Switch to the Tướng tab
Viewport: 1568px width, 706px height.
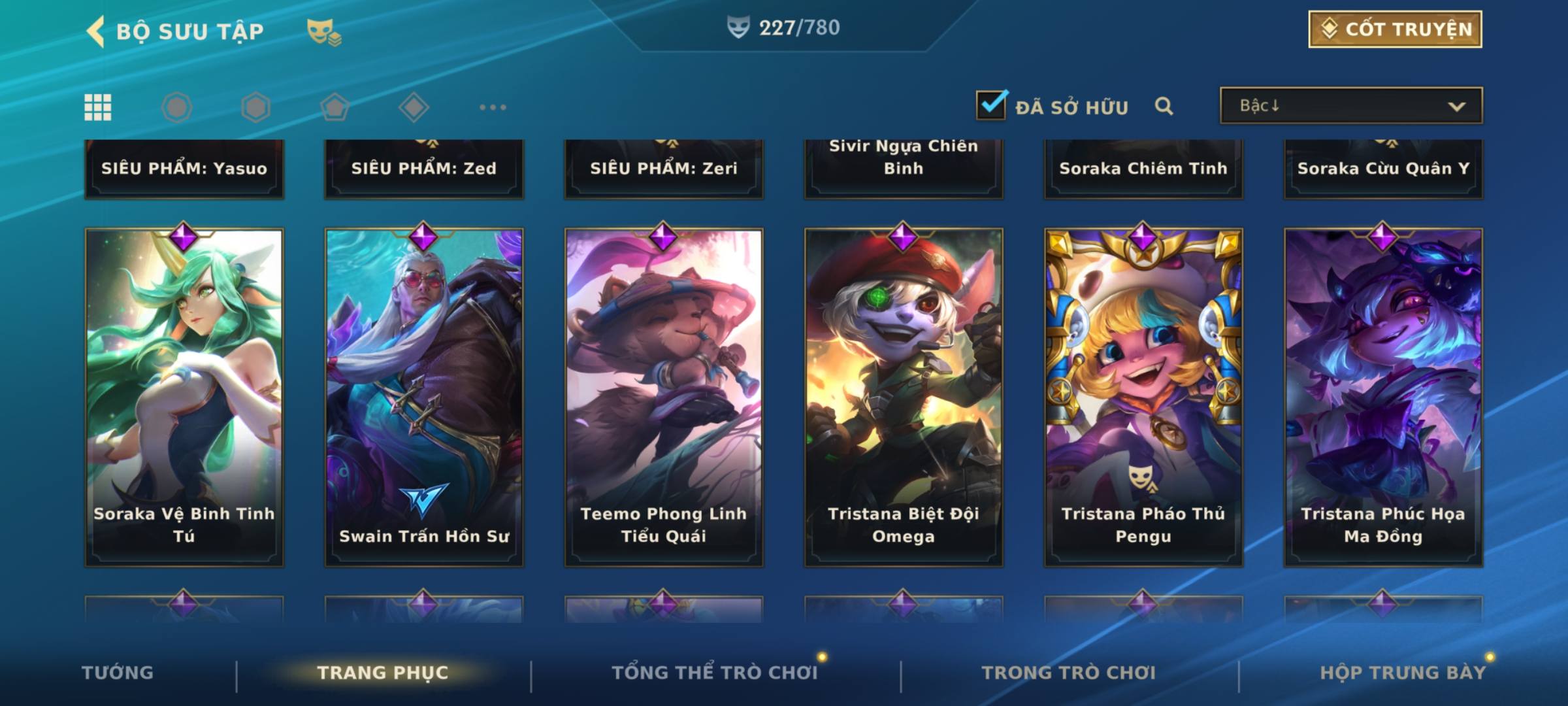[x=118, y=673]
